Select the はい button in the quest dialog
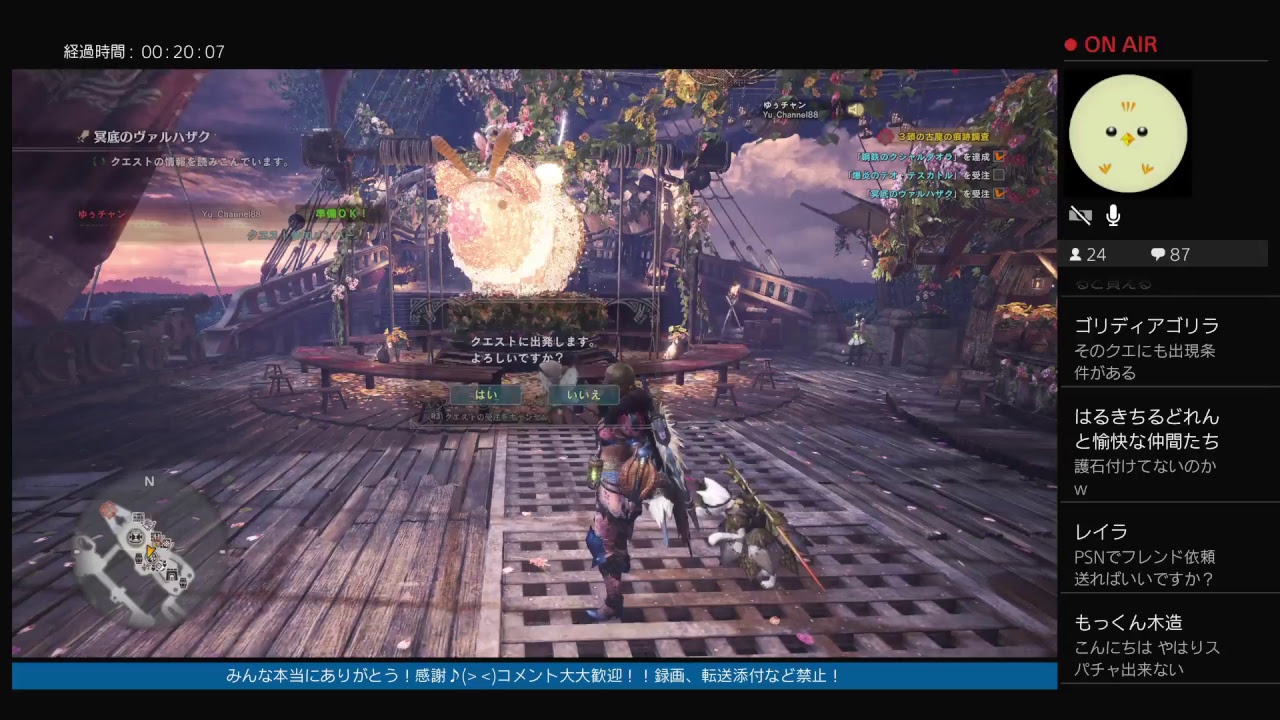1280x720 pixels. tap(488, 395)
